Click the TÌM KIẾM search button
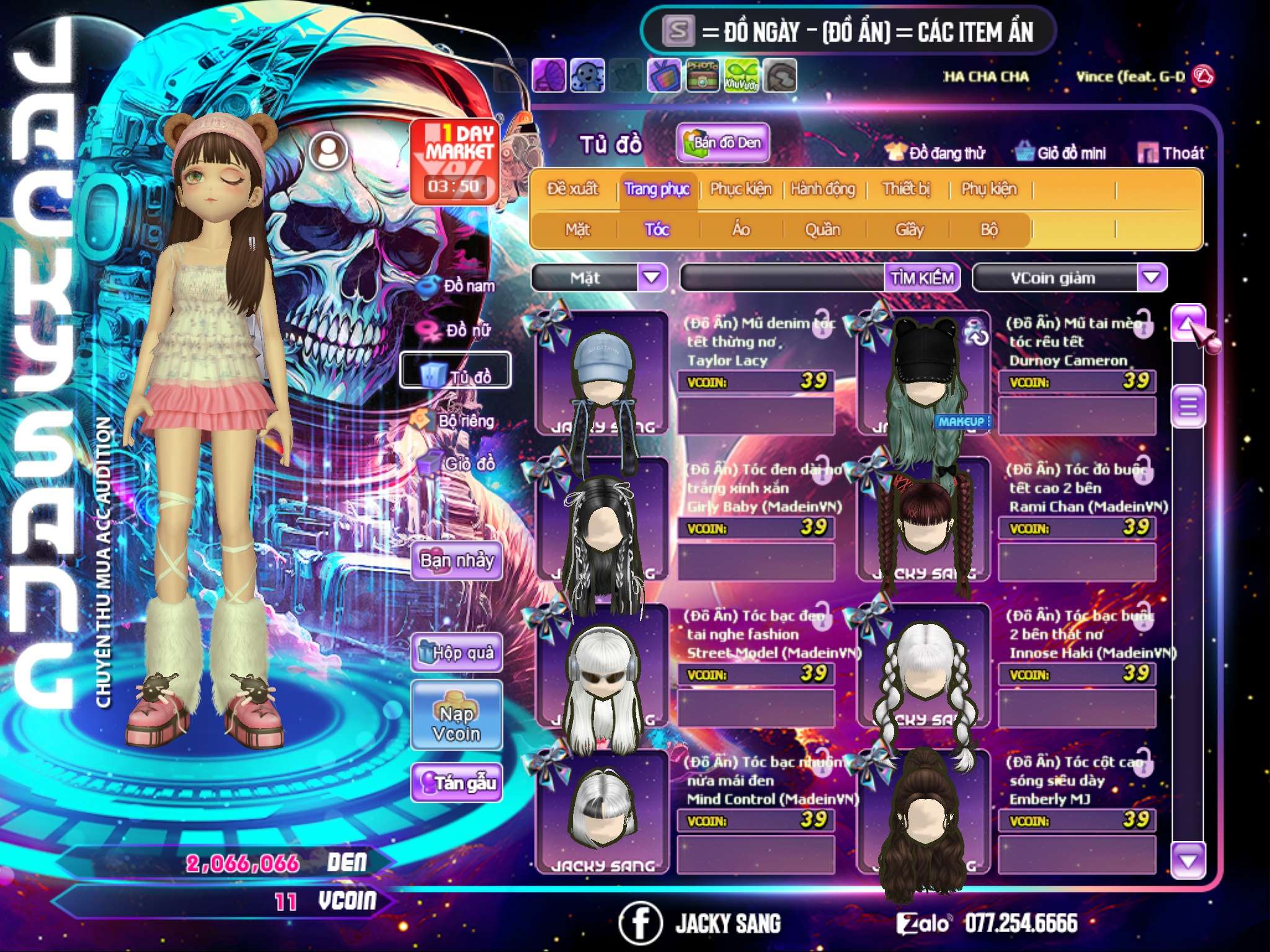This screenshot has width=1270, height=952. tap(922, 278)
